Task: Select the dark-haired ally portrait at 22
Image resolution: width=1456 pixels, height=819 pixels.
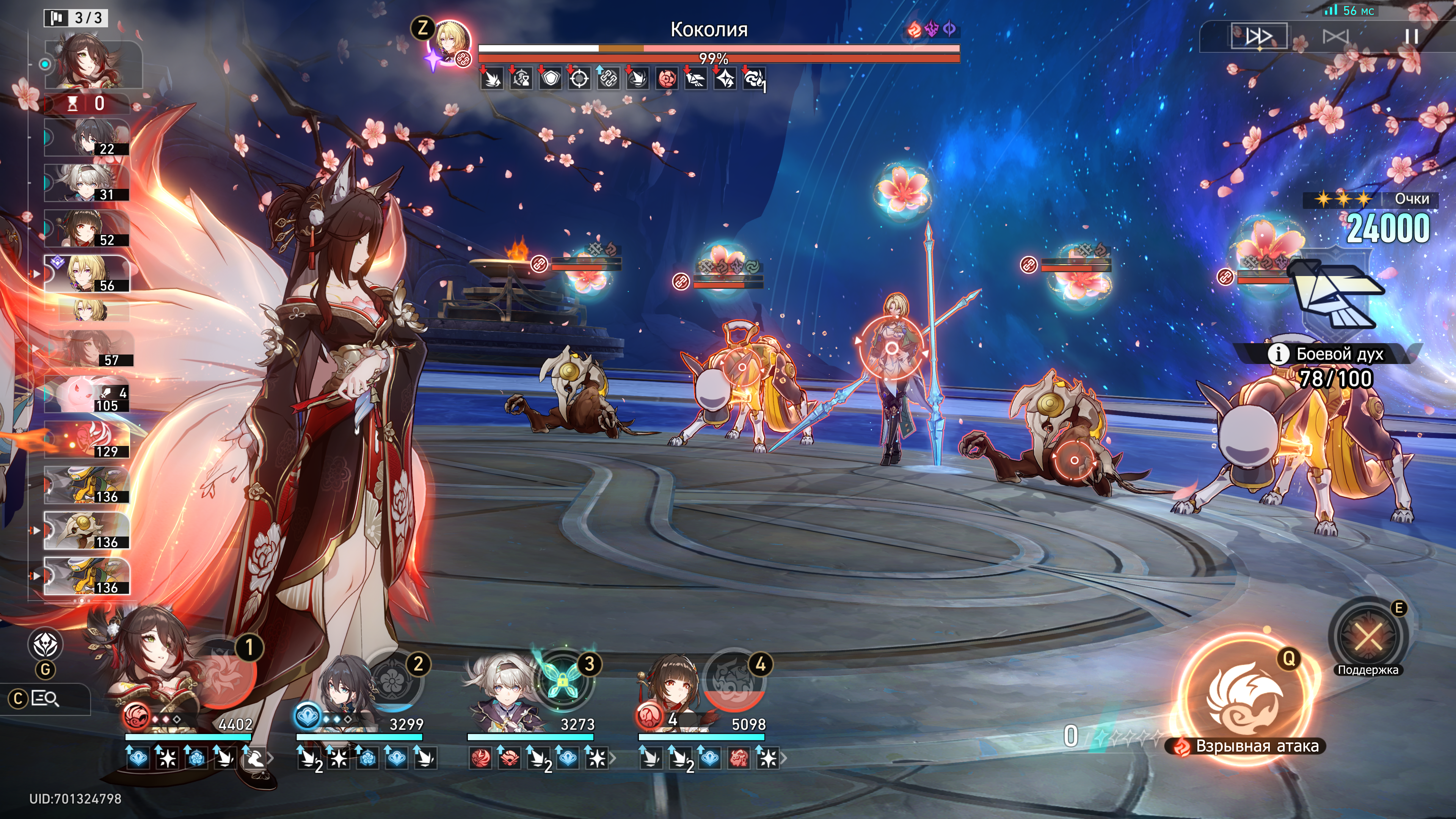Action: pyautogui.click(x=88, y=137)
